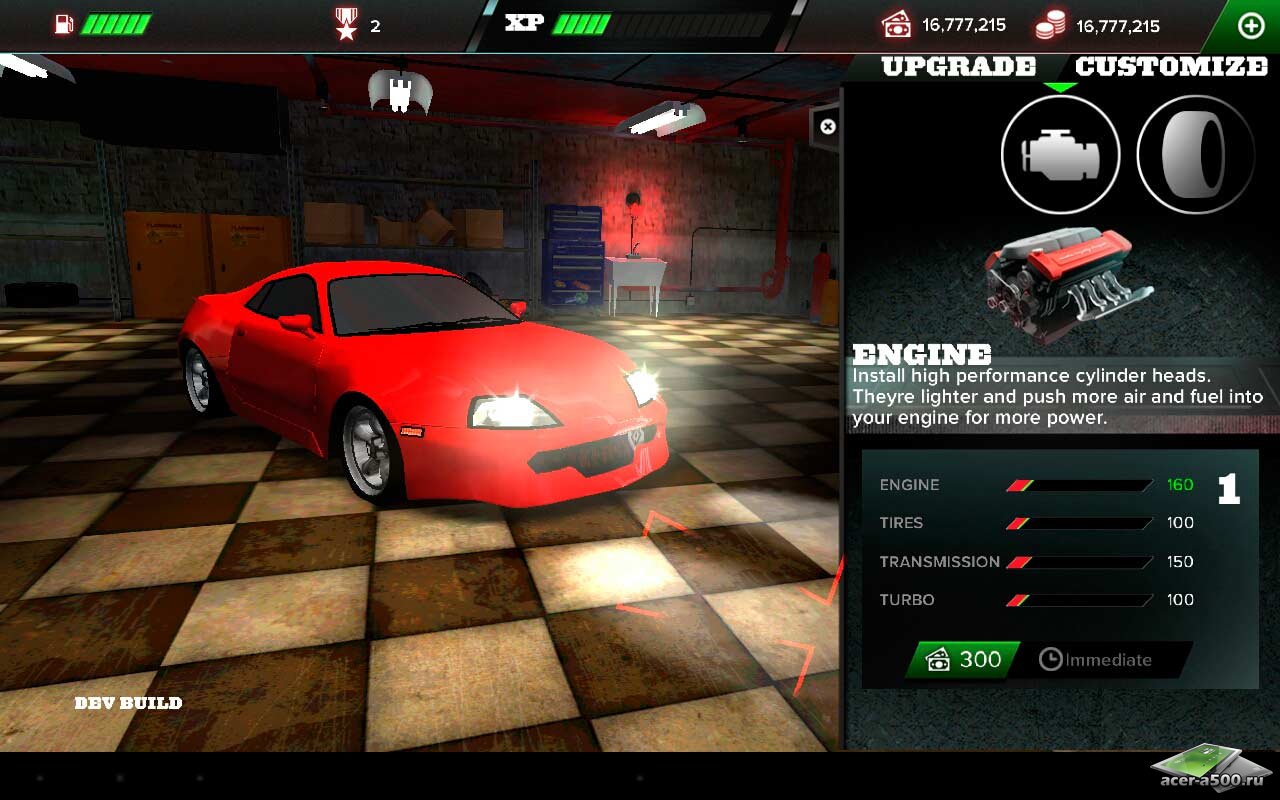Open the Customize tab
This screenshot has width=1280, height=800.
tap(1171, 67)
